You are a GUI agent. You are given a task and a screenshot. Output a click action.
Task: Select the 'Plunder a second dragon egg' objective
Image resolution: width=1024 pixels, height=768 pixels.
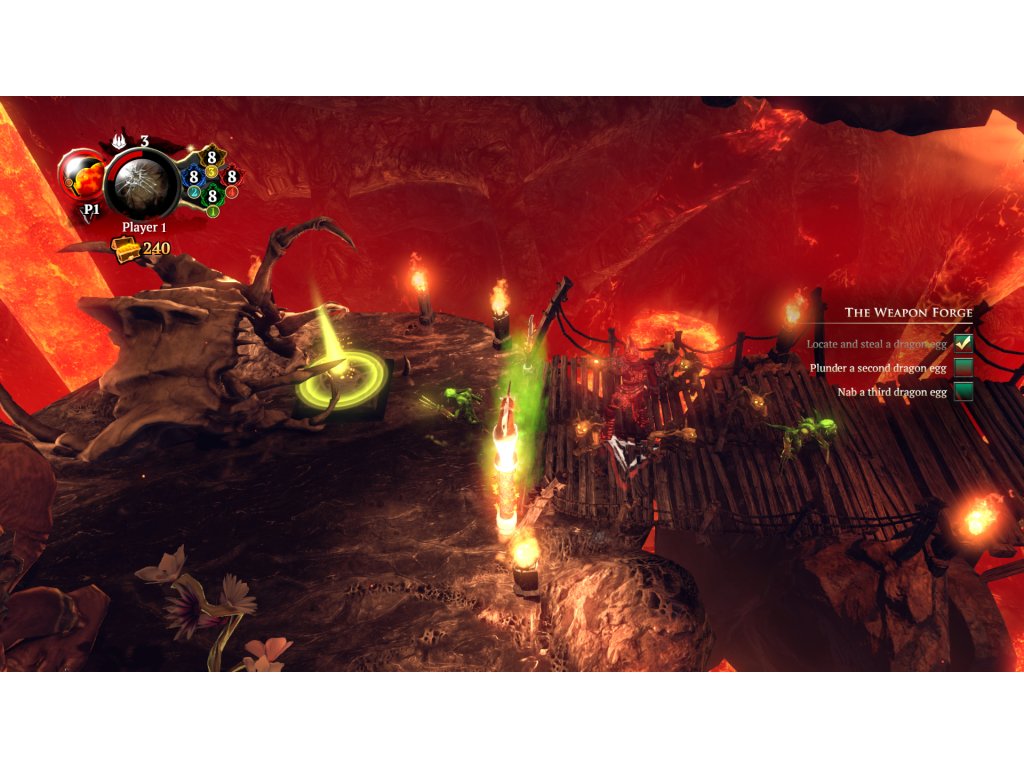pyautogui.click(x=878, y=368)
